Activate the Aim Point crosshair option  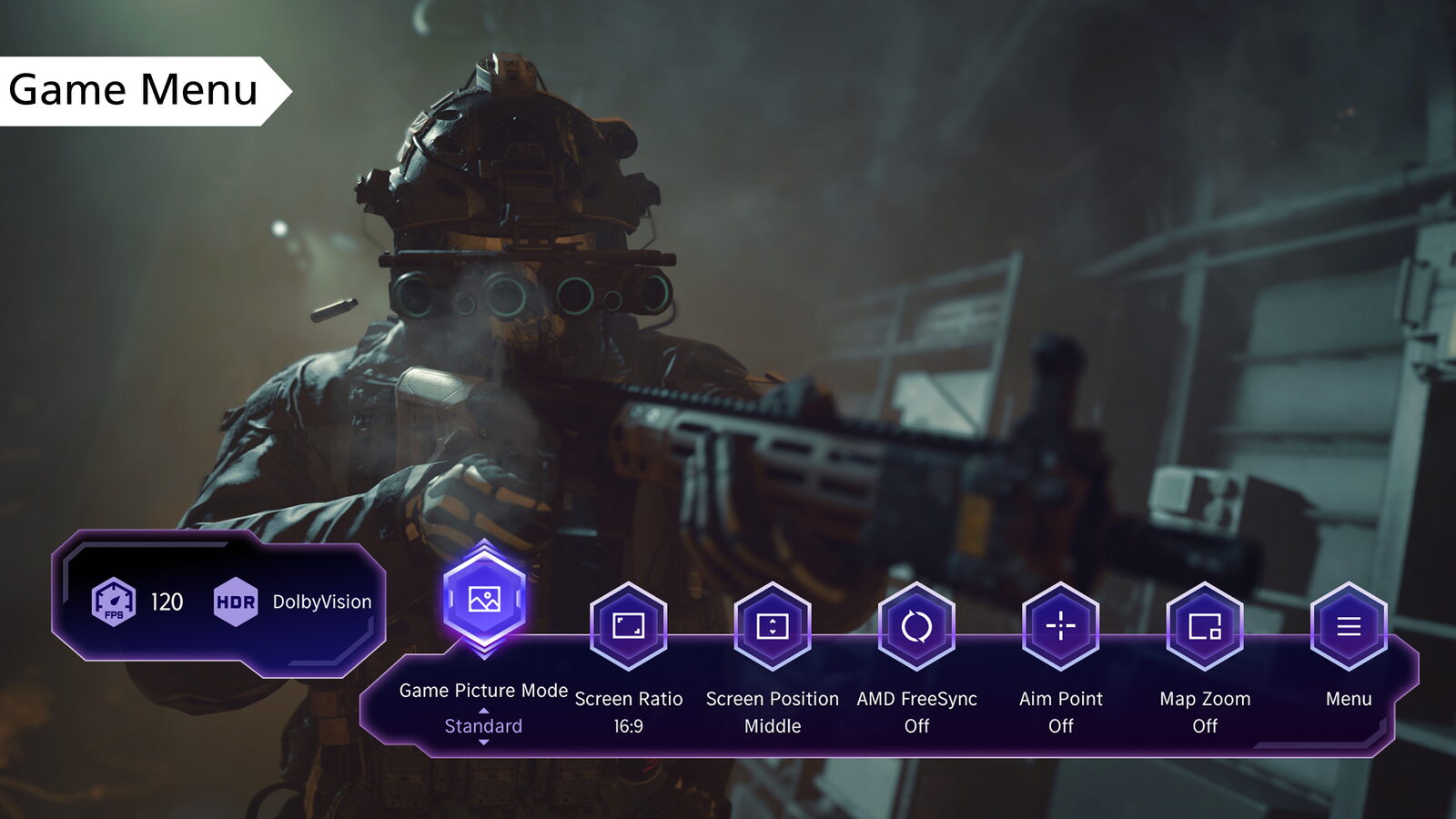tap(1060, 626)
